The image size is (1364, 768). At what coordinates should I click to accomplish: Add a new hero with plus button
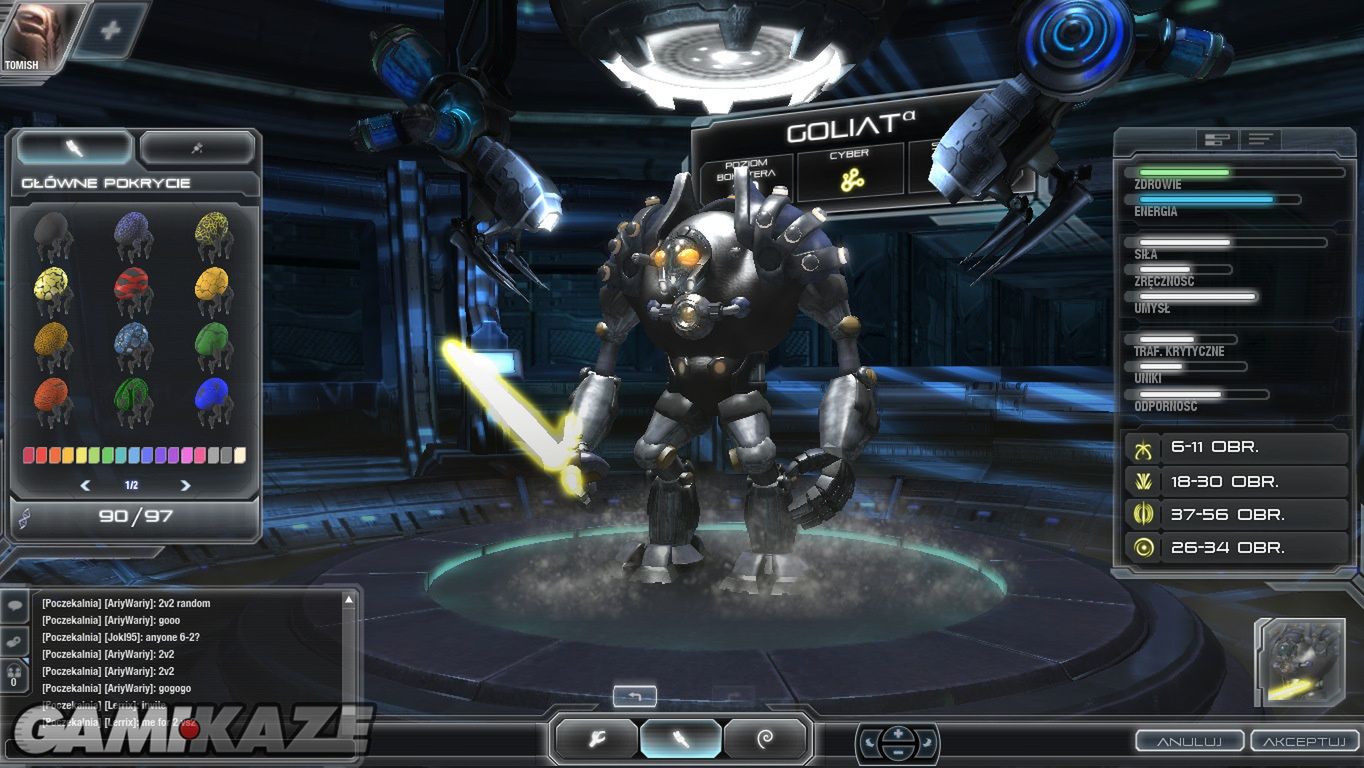click(110, 30)
